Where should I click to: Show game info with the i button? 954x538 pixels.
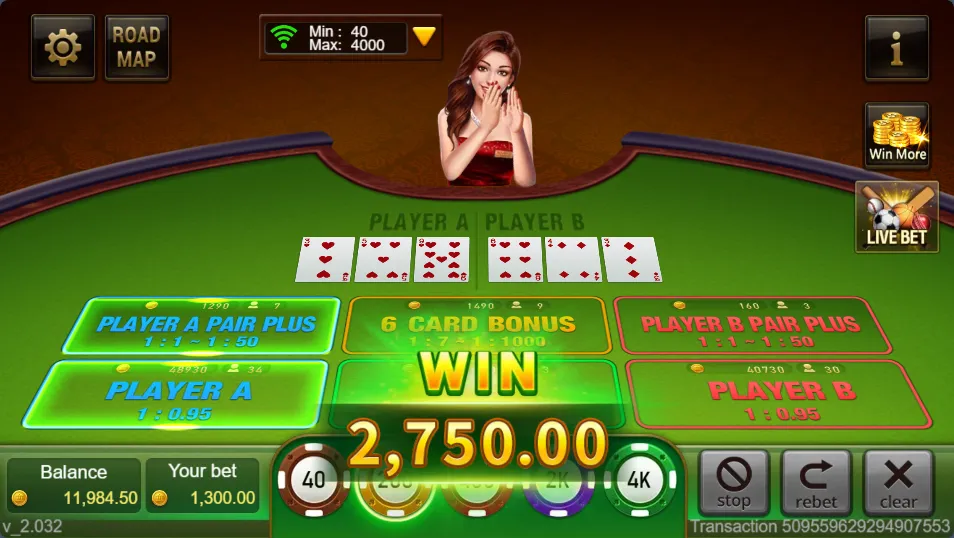coord(896,47)
